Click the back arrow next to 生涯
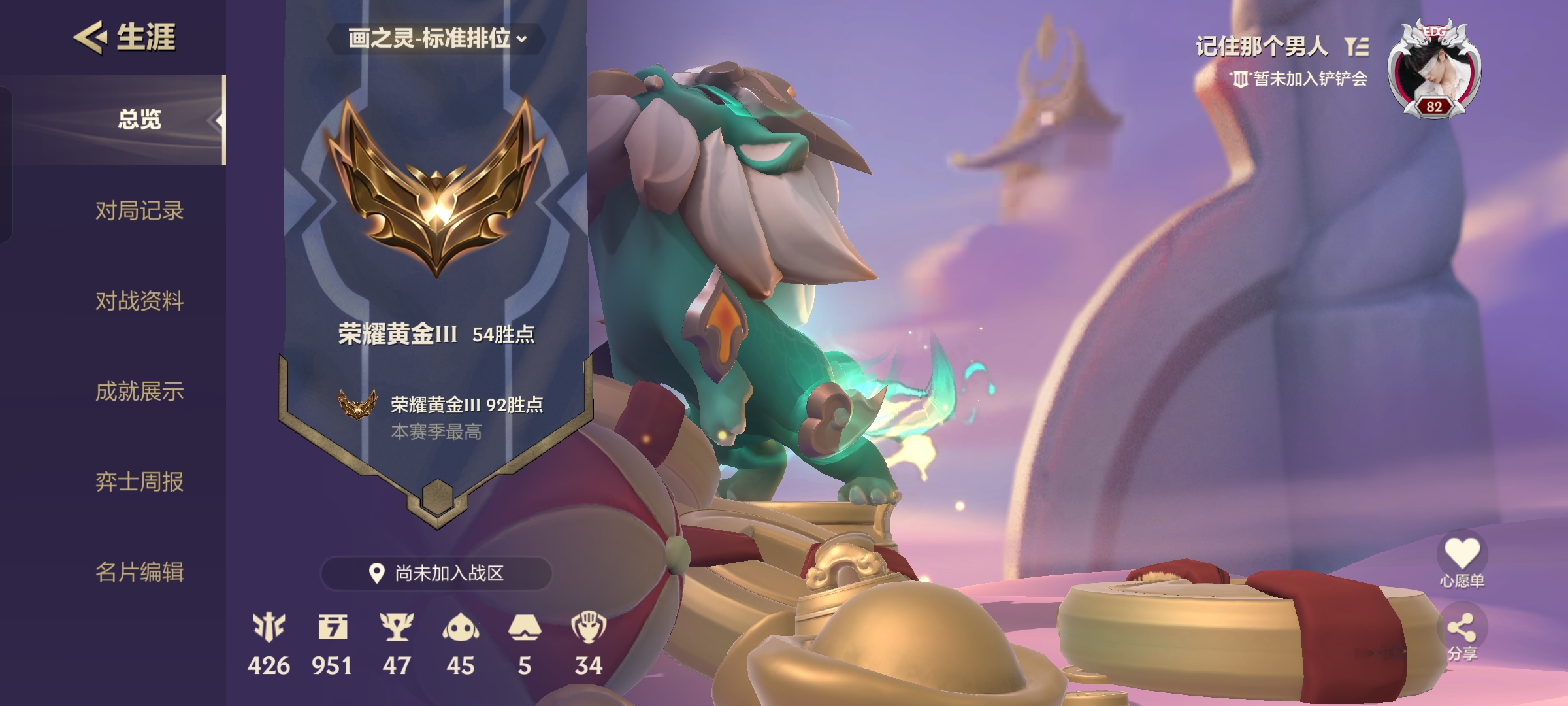Viewport: 1568px width, 706px height. (x=89, y=37)
